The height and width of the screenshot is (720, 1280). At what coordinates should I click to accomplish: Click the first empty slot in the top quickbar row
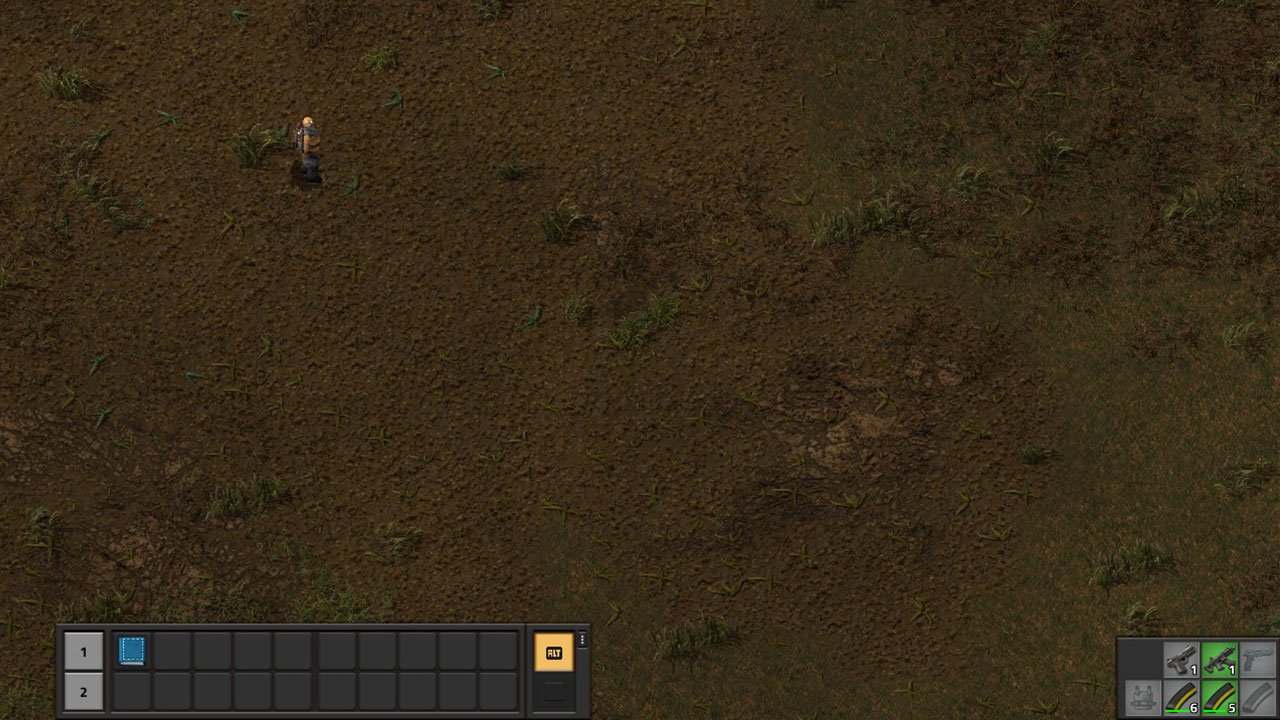174,651
